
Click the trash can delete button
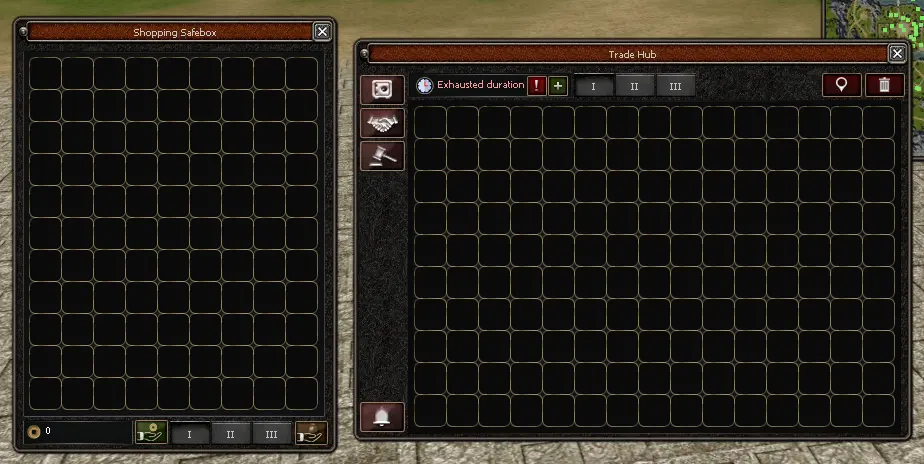click(884, 85)
